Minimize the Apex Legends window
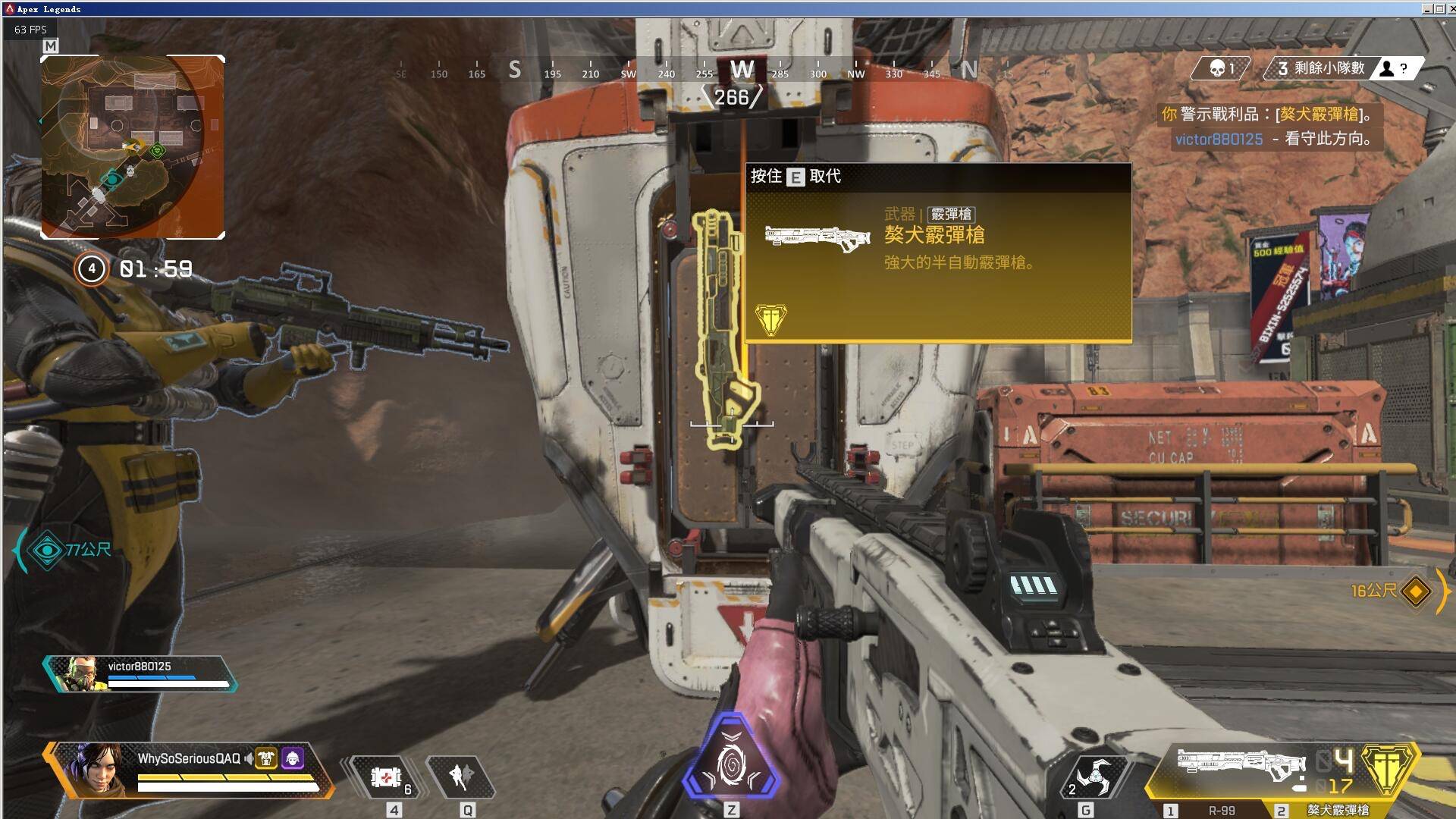The height and width of the screenshot is (819, 1456). [1426, 9]
